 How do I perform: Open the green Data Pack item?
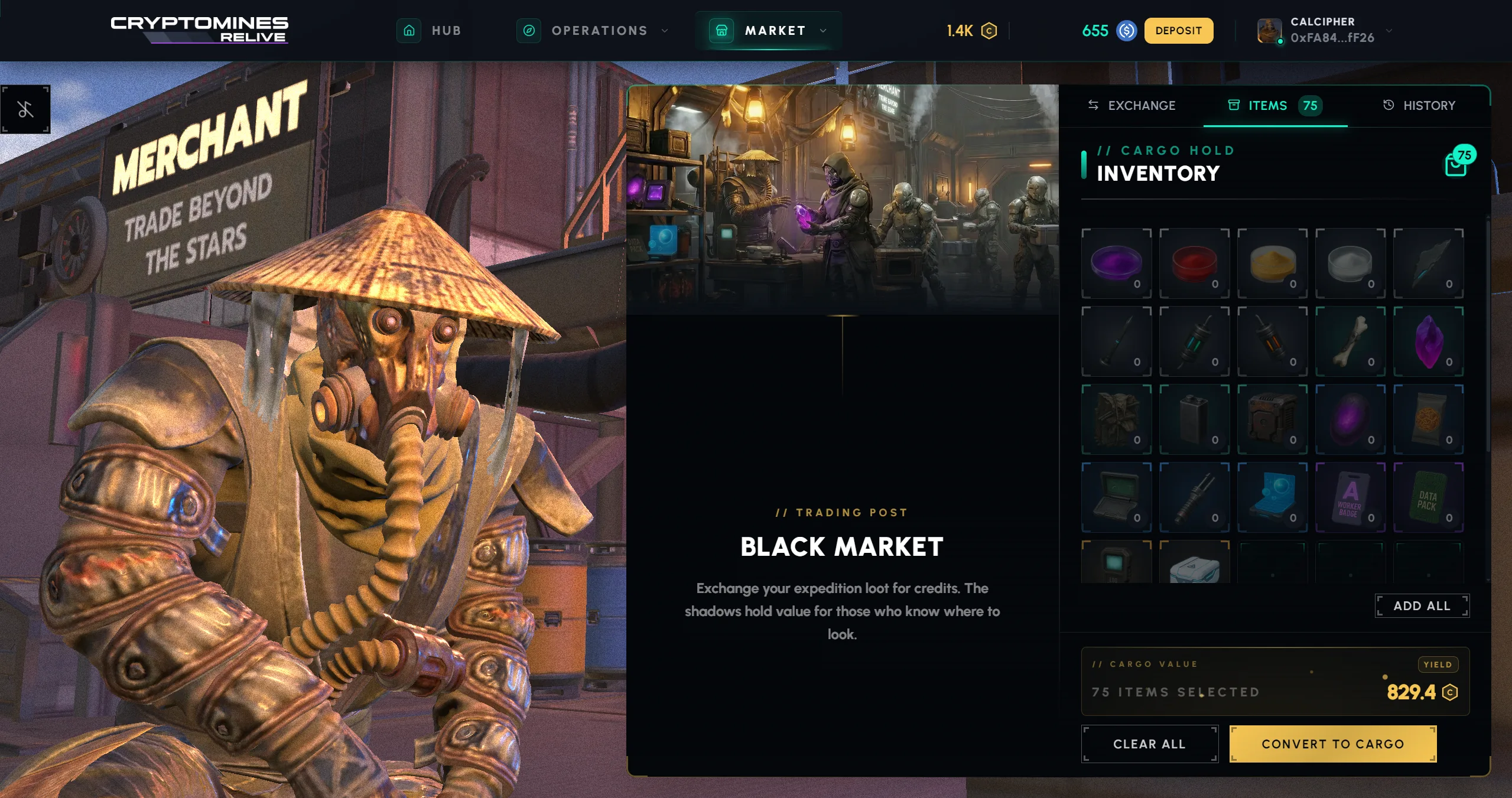pos(1429,497)
